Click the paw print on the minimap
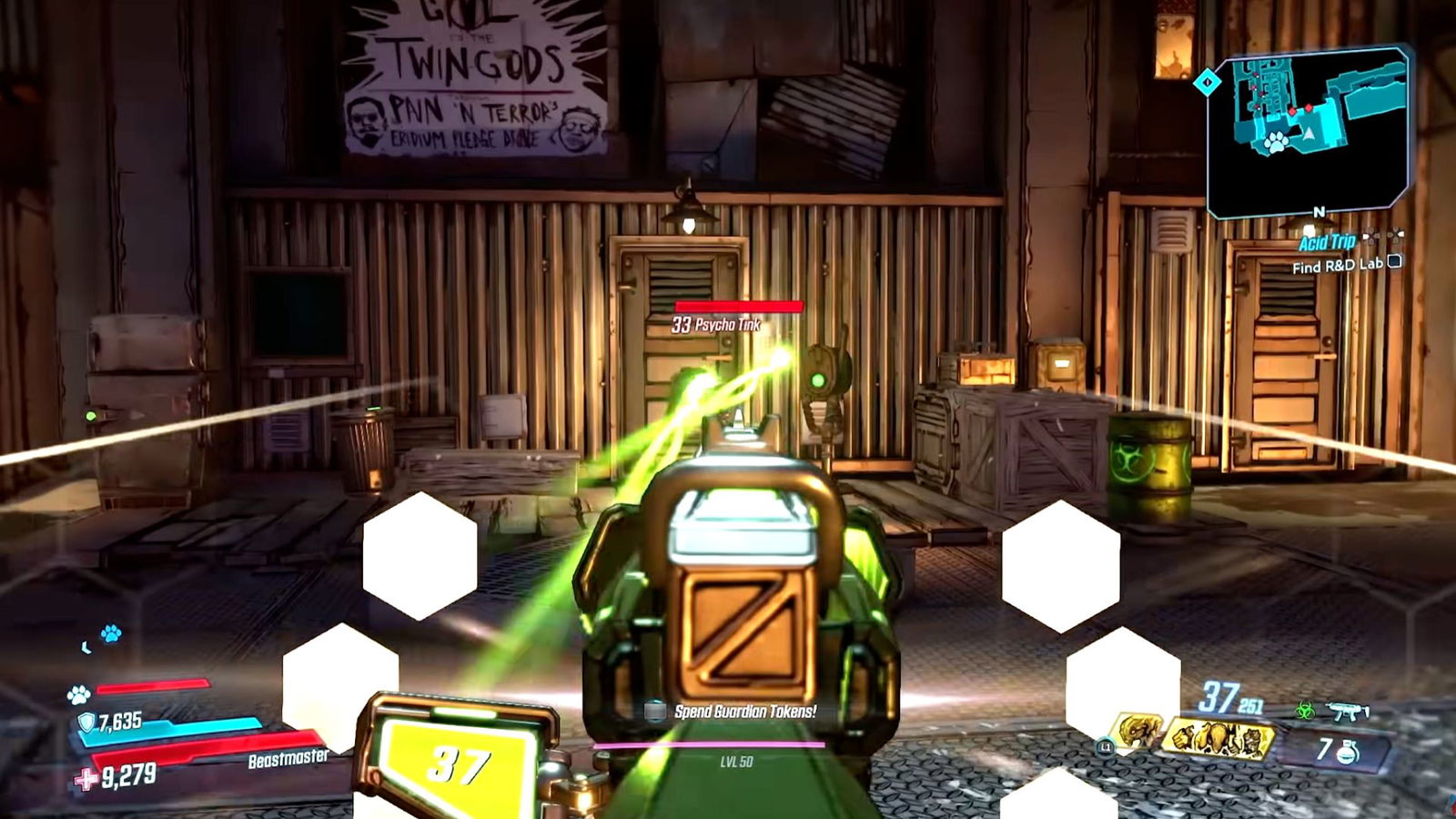Image resolution: width=1456 pixels, height=819 pixels. pyautogui.click(x=1276, y=143)
